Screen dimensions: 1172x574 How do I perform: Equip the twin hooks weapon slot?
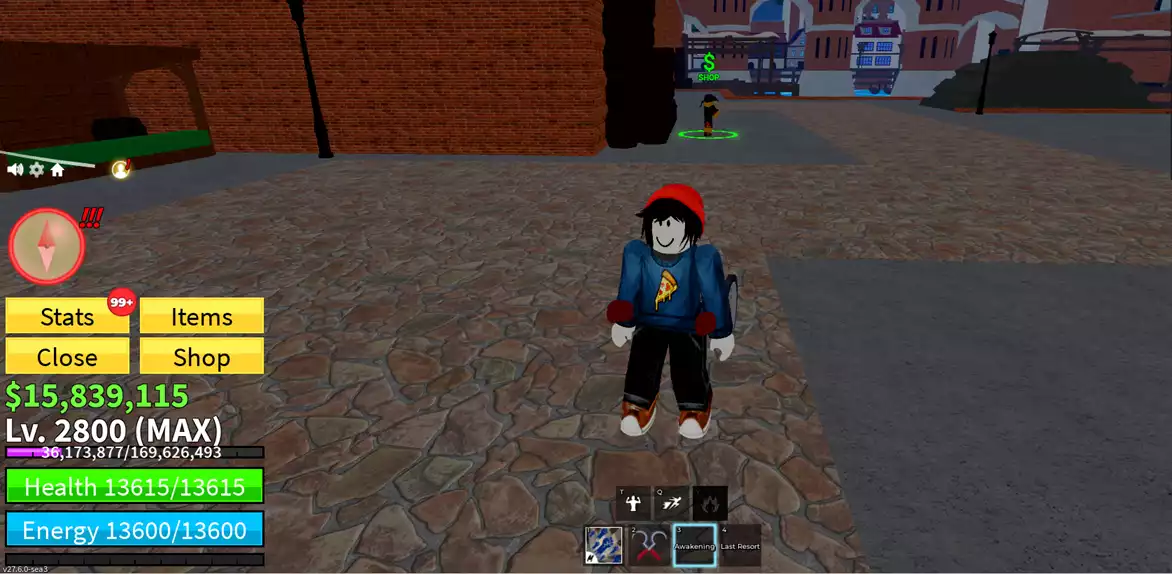click(649, 545)
